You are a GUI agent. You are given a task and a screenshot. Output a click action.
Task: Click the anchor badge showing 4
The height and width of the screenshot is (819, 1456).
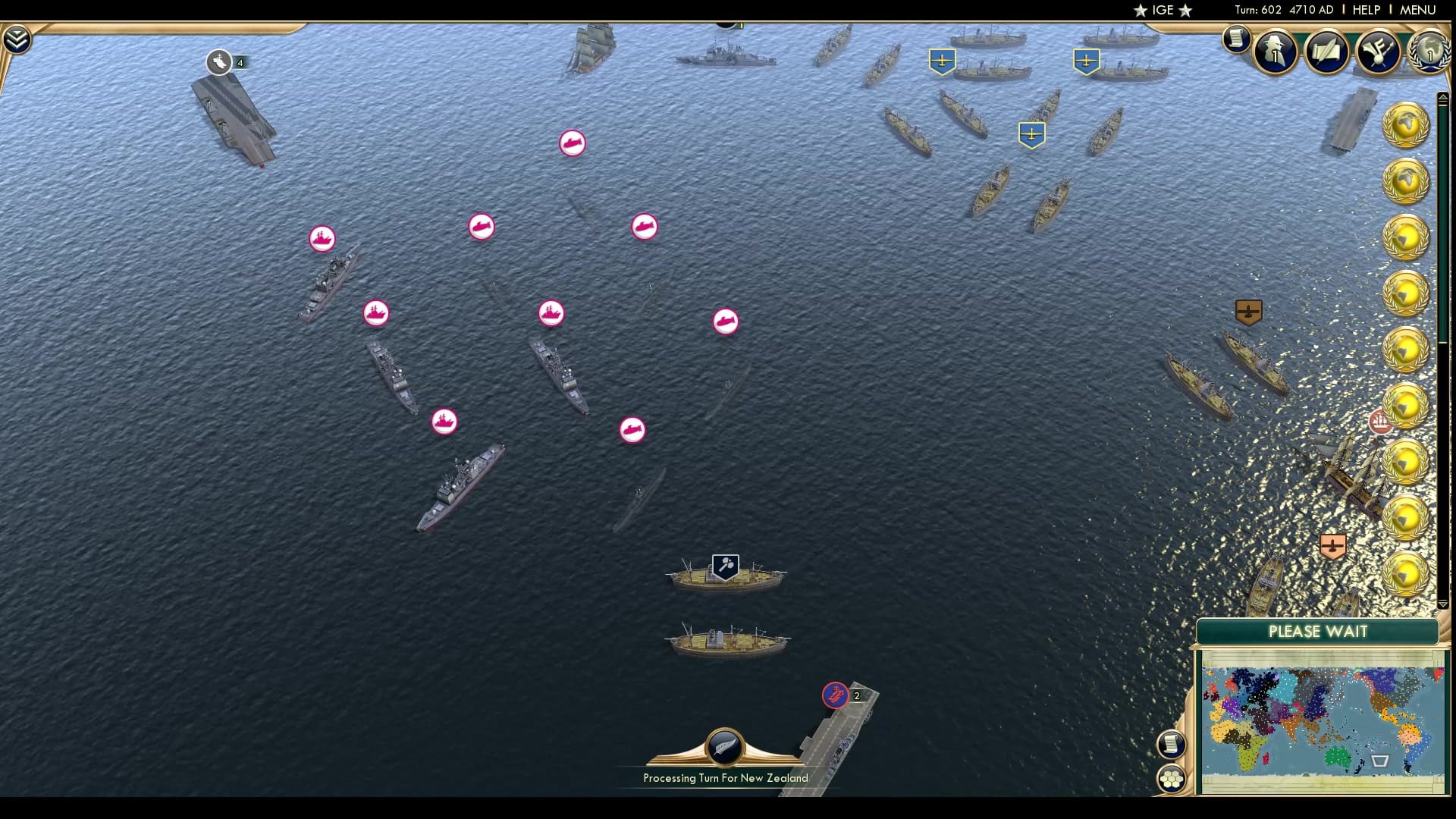[x=221, y=63]
